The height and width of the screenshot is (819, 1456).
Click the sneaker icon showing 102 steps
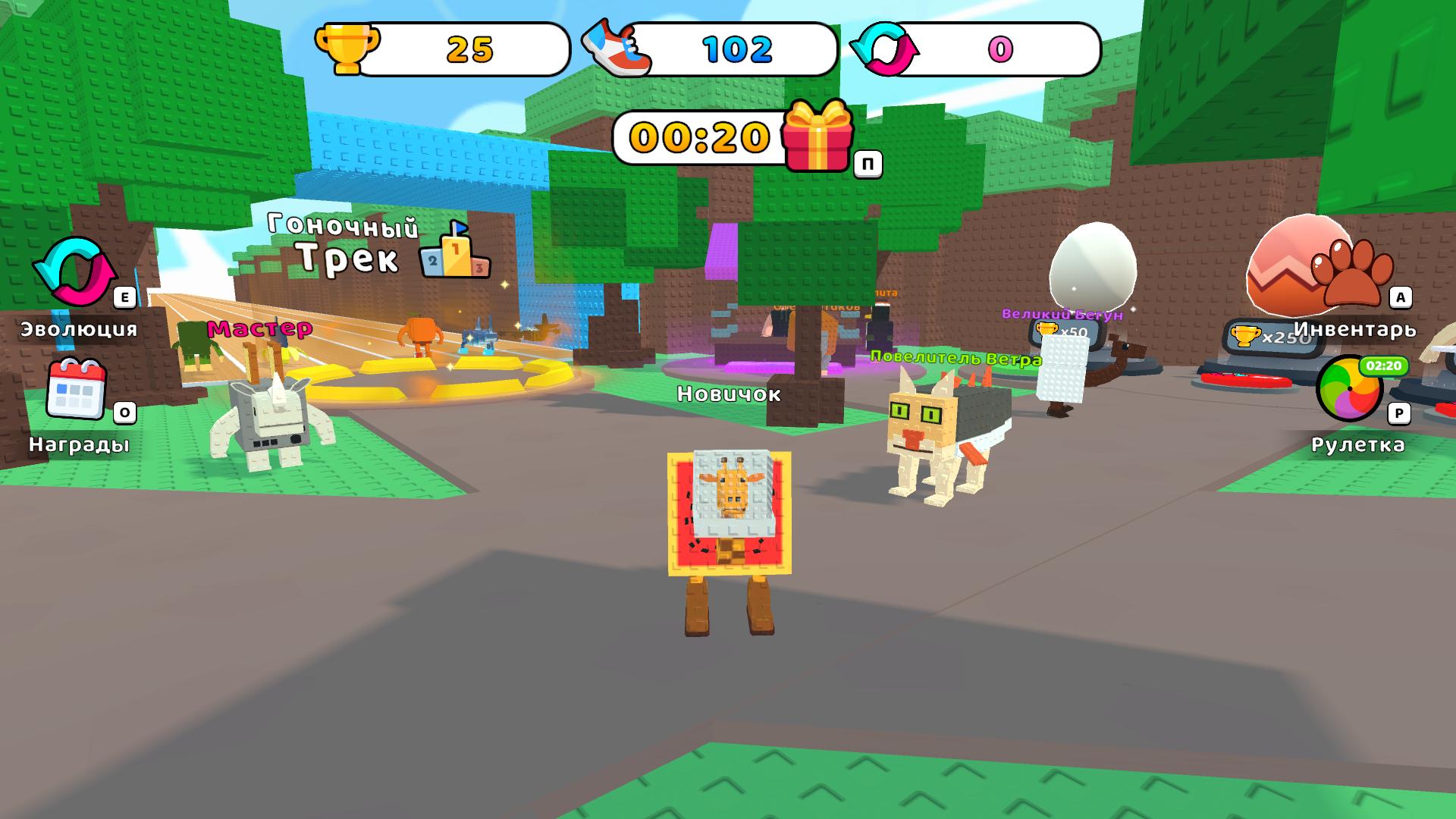coord(618,47)
